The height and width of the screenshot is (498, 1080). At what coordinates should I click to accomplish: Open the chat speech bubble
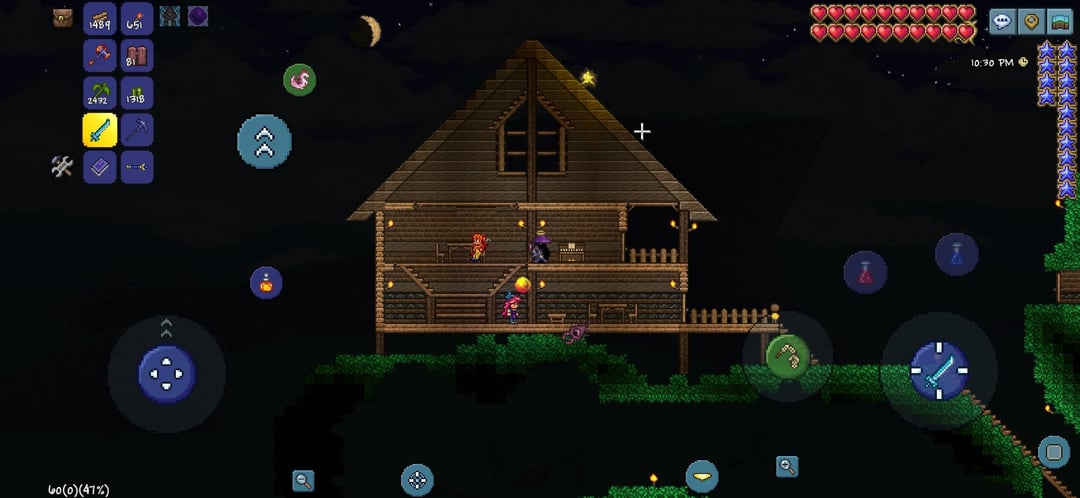1002,21
